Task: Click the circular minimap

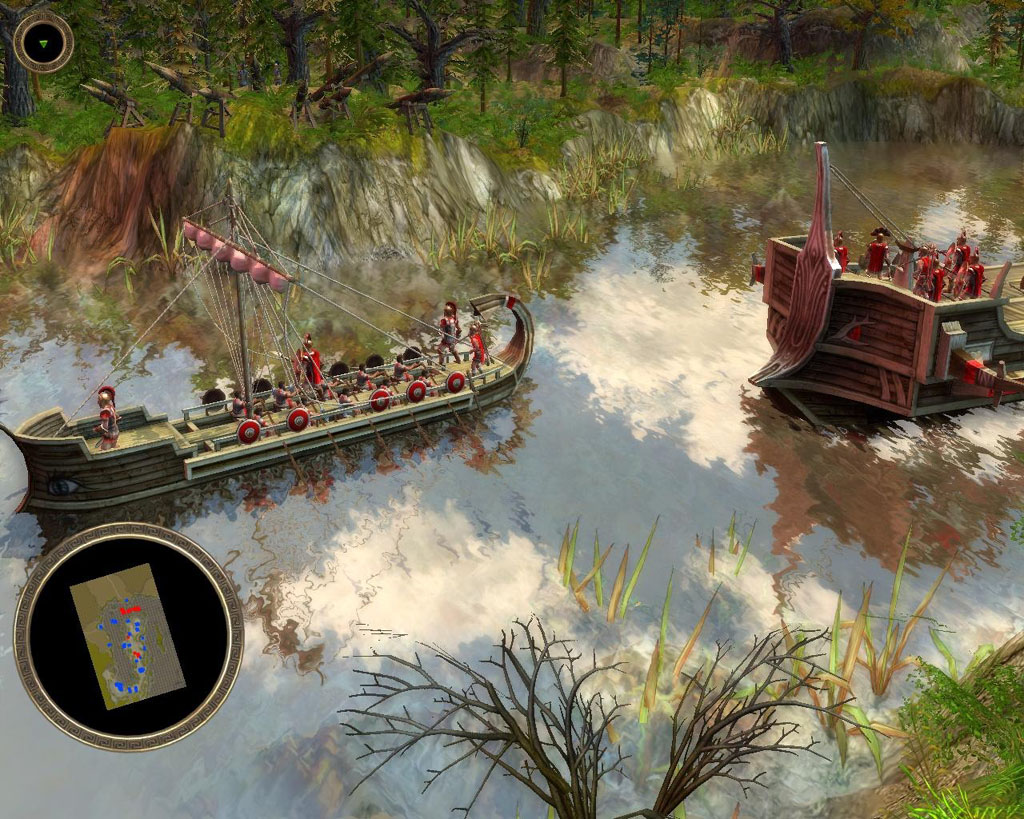Action: 128,636
